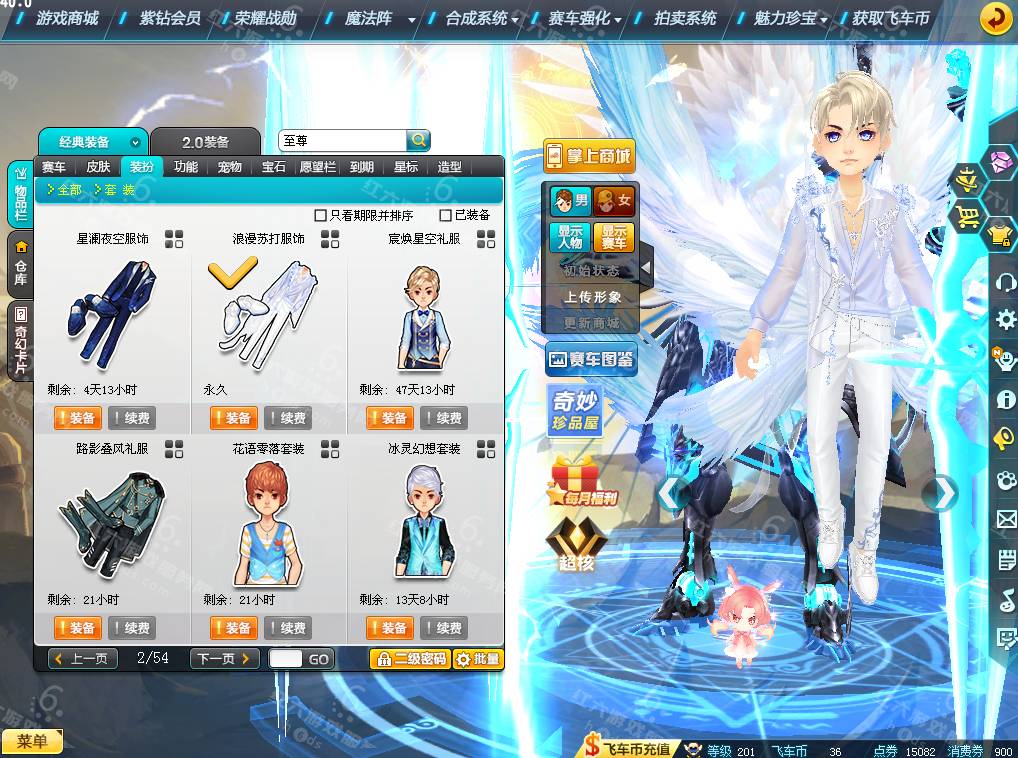Click the GO page jump button
Viewport: 1018px width, 758px height.
pos(319,659)
